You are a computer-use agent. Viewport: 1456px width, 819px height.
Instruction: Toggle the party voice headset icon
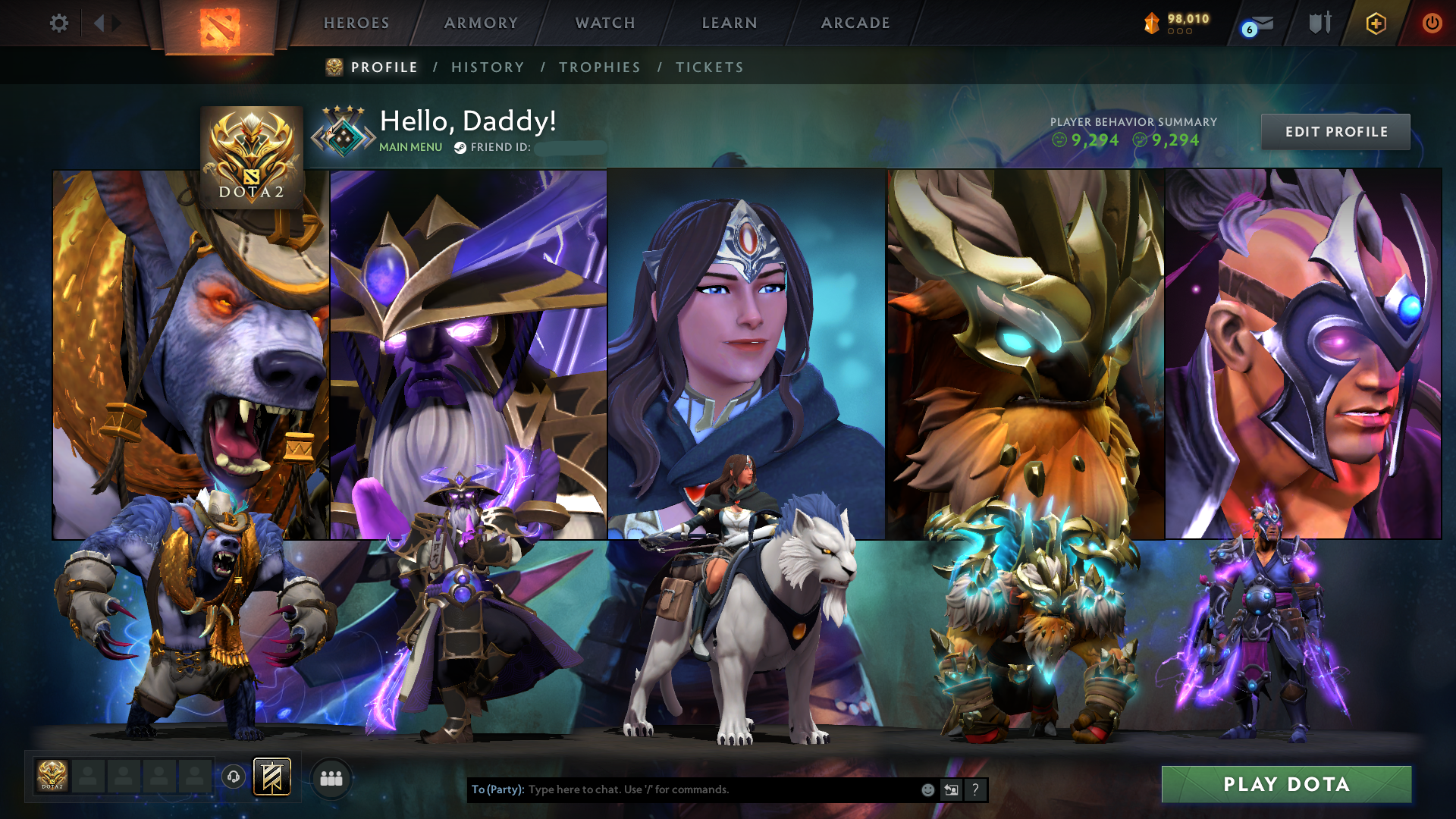(x=234, y=777)
